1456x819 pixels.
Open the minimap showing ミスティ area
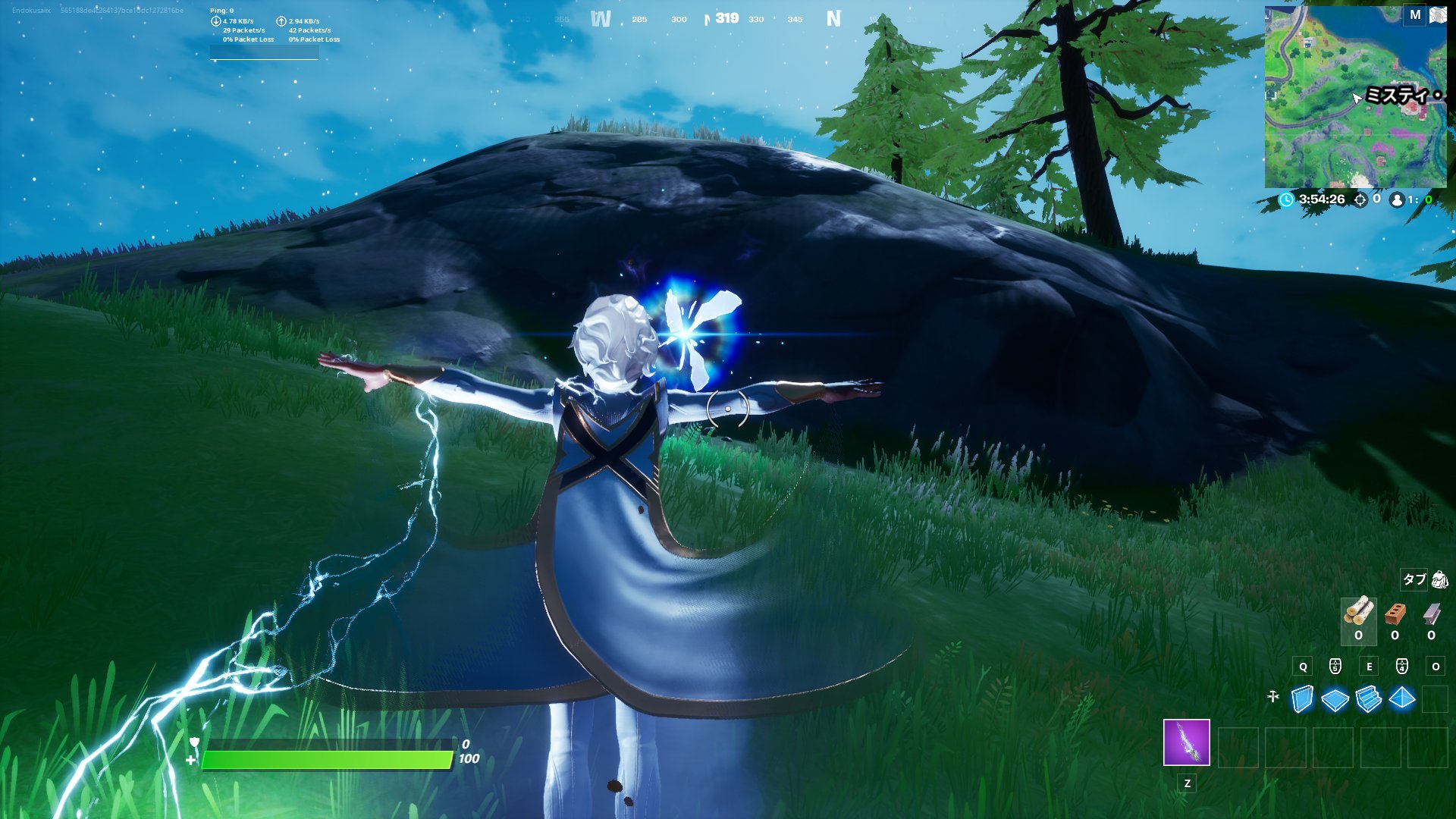pyautogui.click(x=1357, y=99)
